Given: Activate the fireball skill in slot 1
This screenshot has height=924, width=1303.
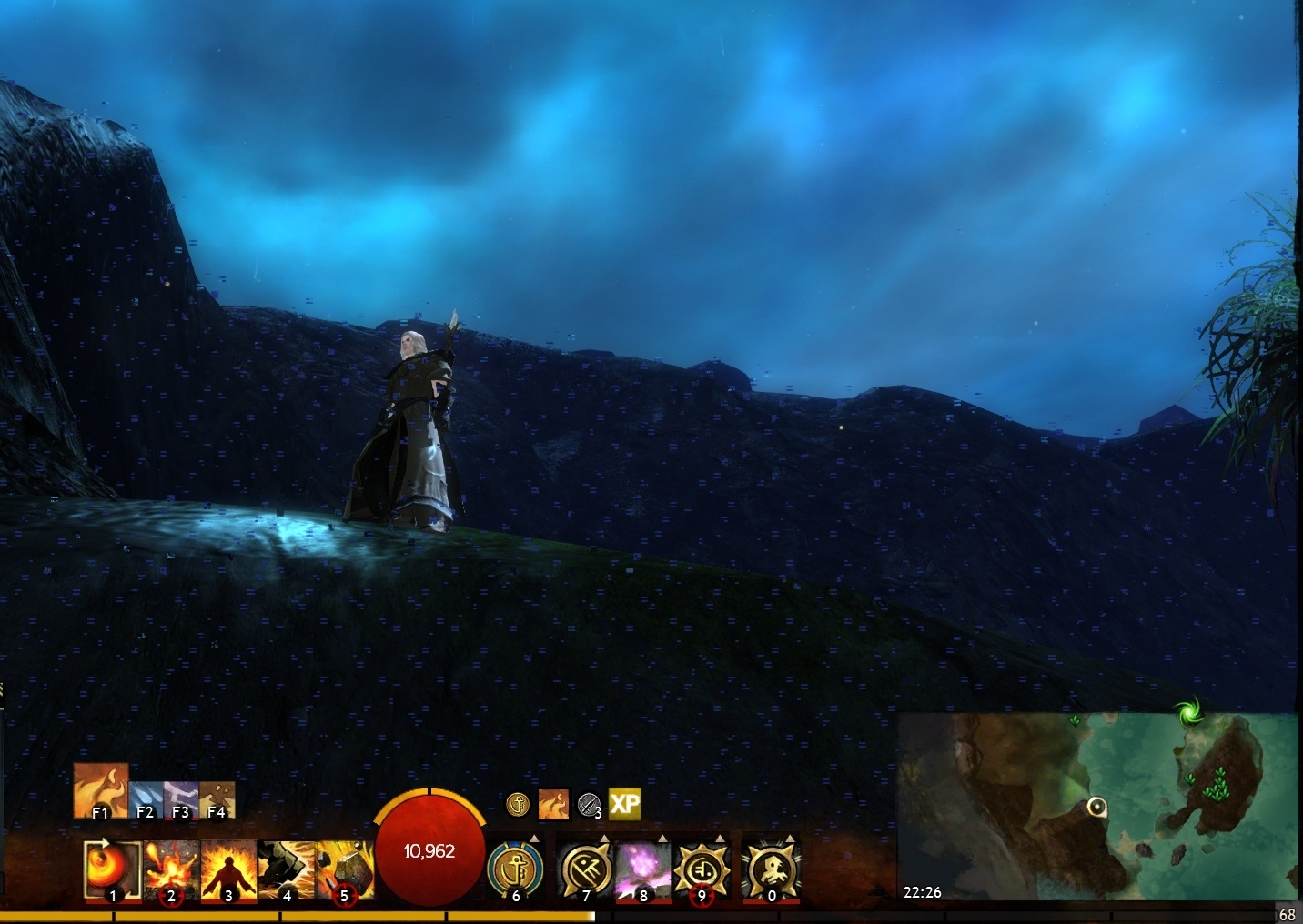Looking at the screenshot, I should [113, 869].
